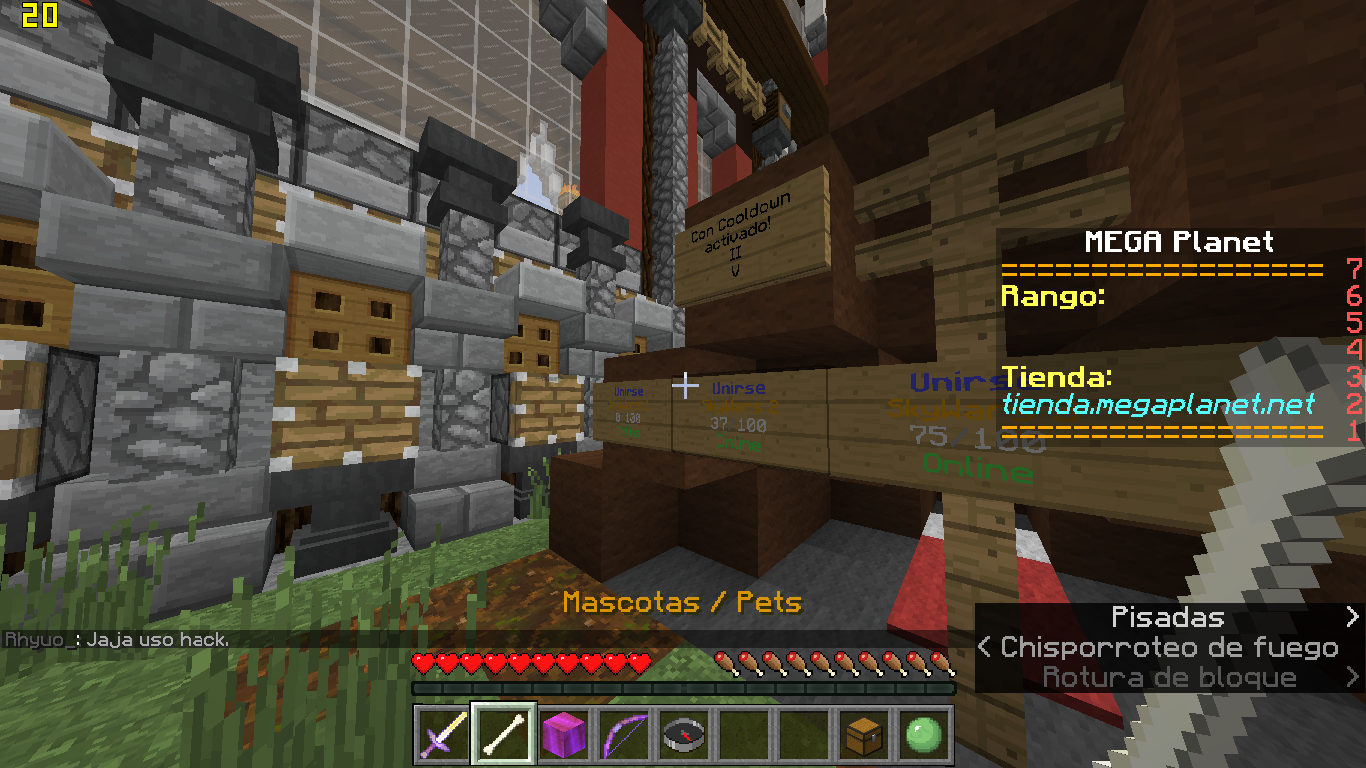Select the enchanted bow hotbar slot
Viewport: 1366px width, 768px height.
tap(623, 736)
